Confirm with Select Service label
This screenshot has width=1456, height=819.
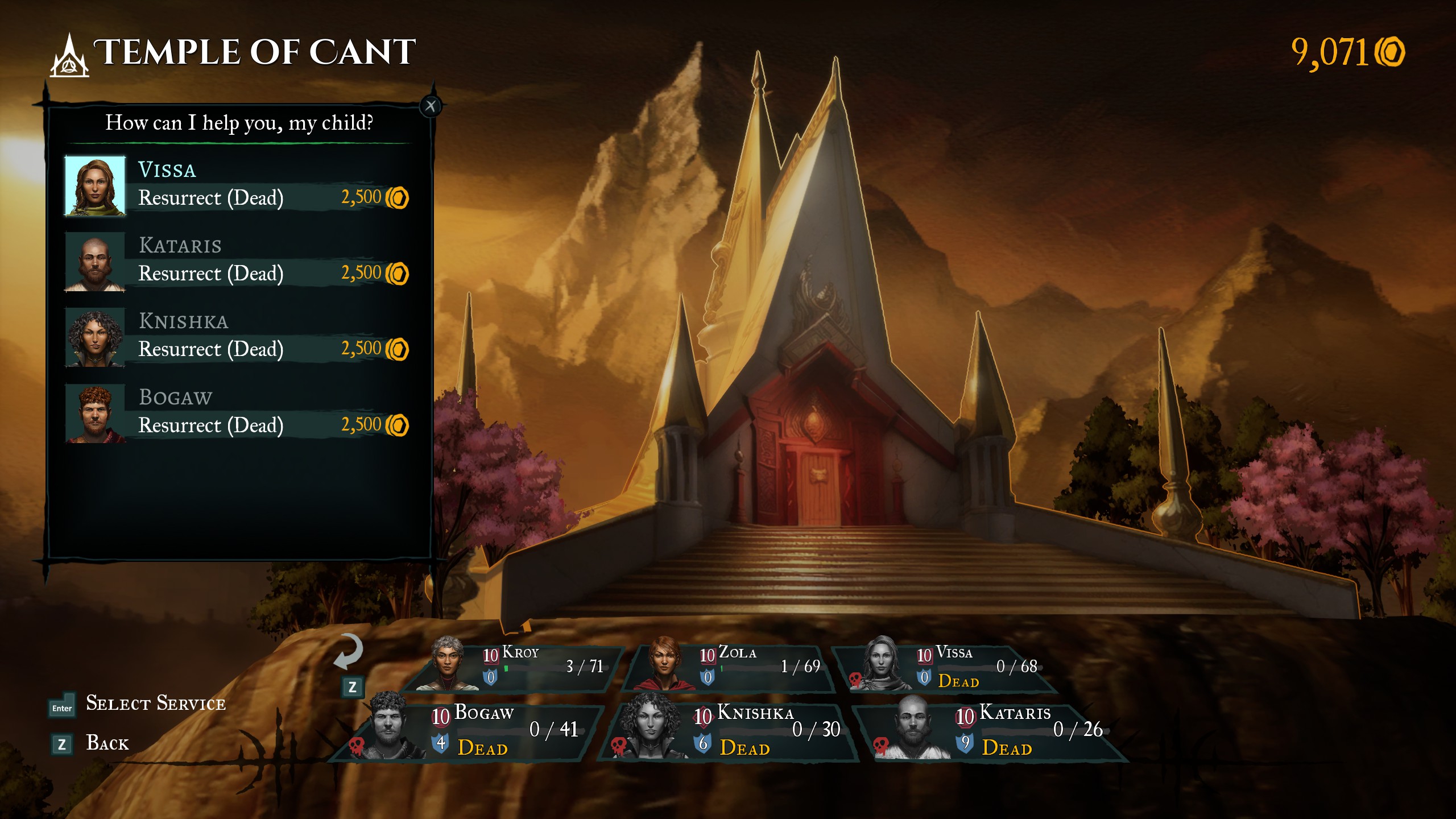pos(155,704)
